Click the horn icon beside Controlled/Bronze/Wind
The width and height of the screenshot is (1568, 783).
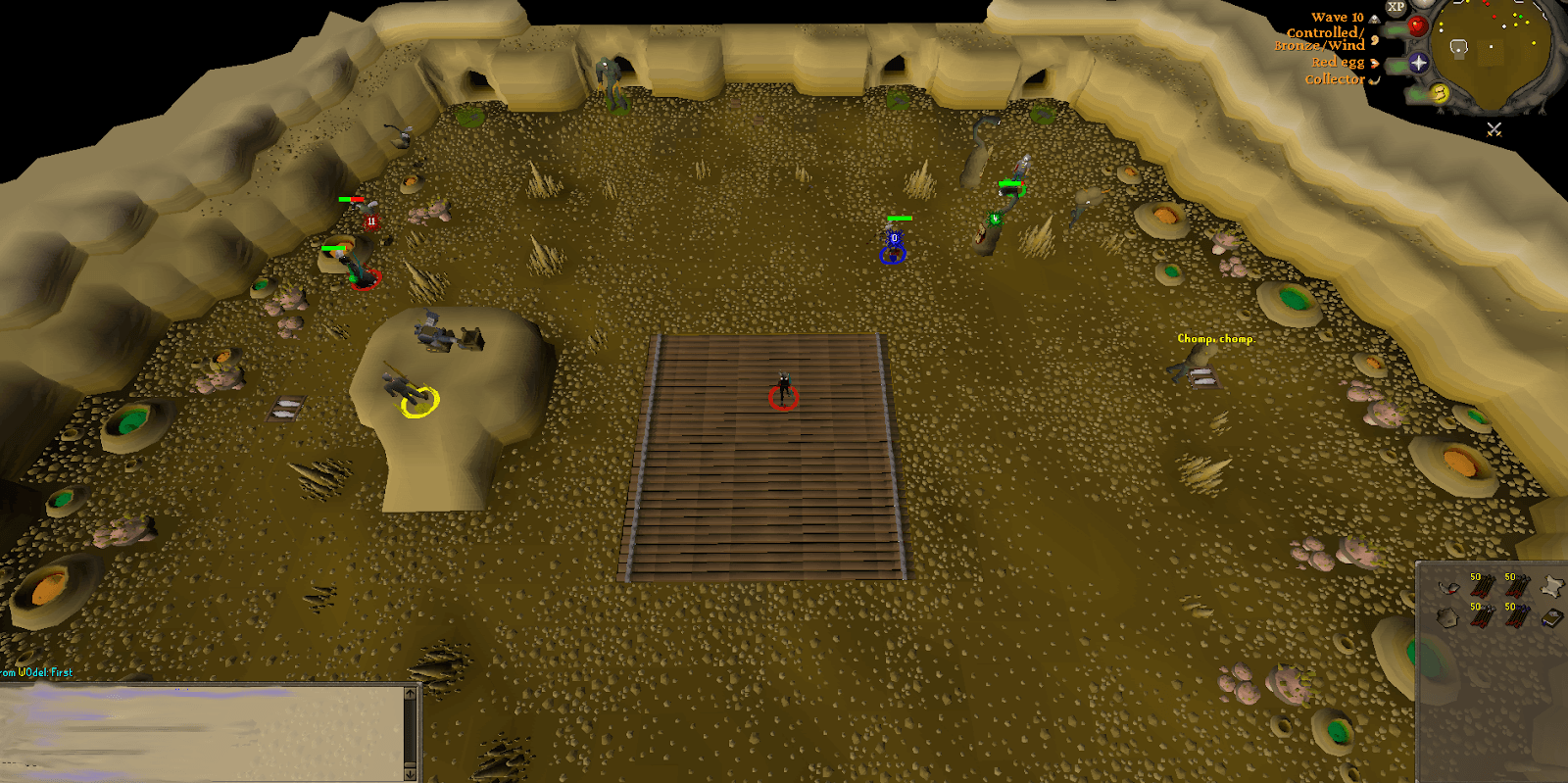click(1373, 41)
